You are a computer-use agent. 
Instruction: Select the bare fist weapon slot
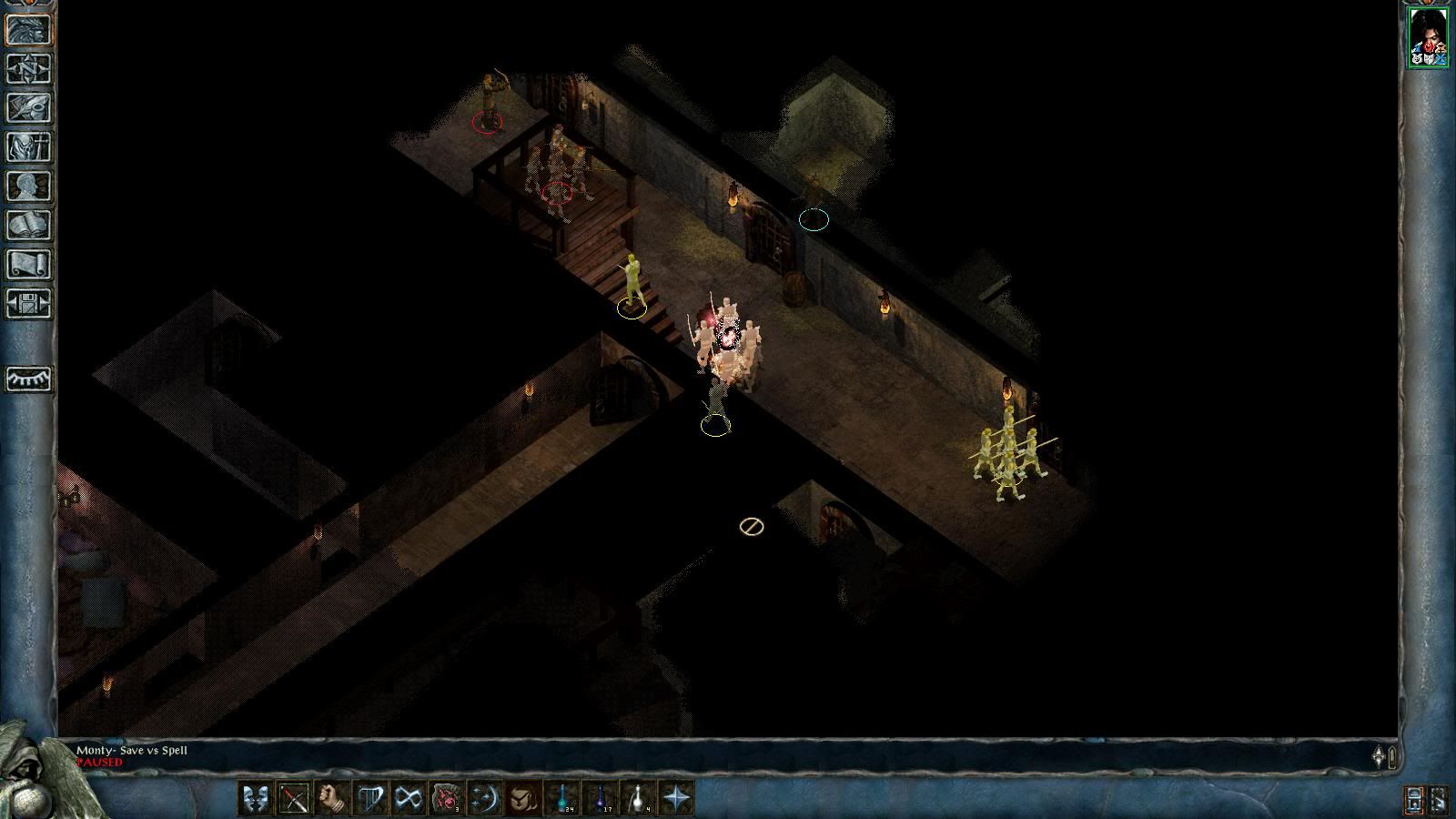pos(332,799)
